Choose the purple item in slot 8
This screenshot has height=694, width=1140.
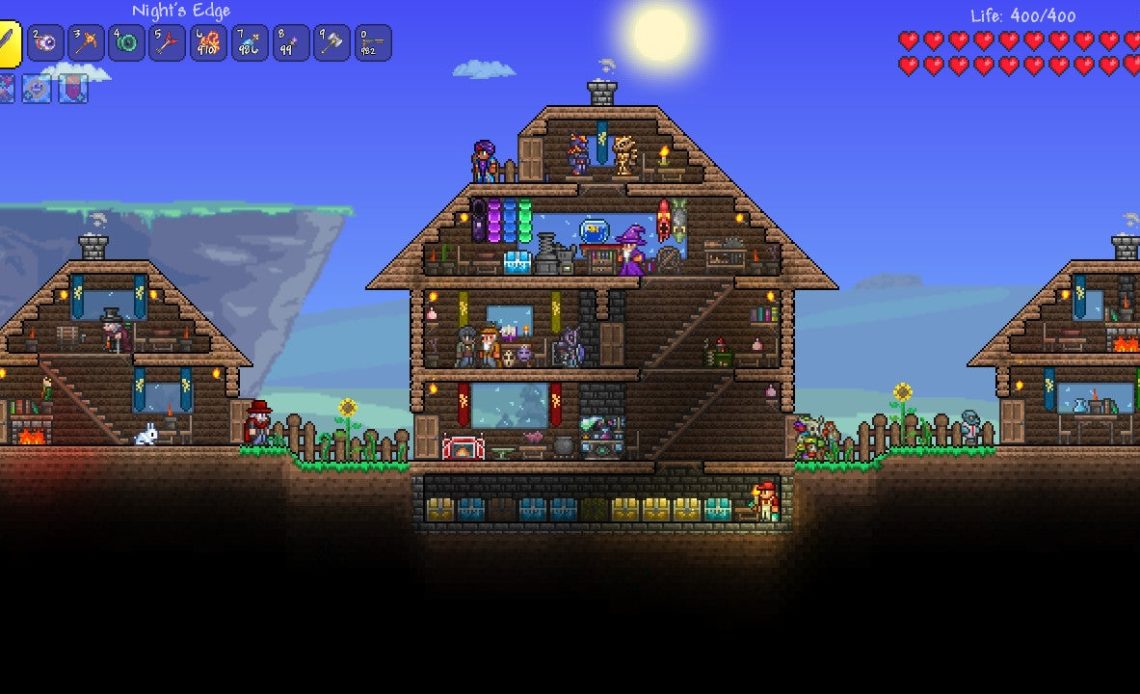(291, 43)
